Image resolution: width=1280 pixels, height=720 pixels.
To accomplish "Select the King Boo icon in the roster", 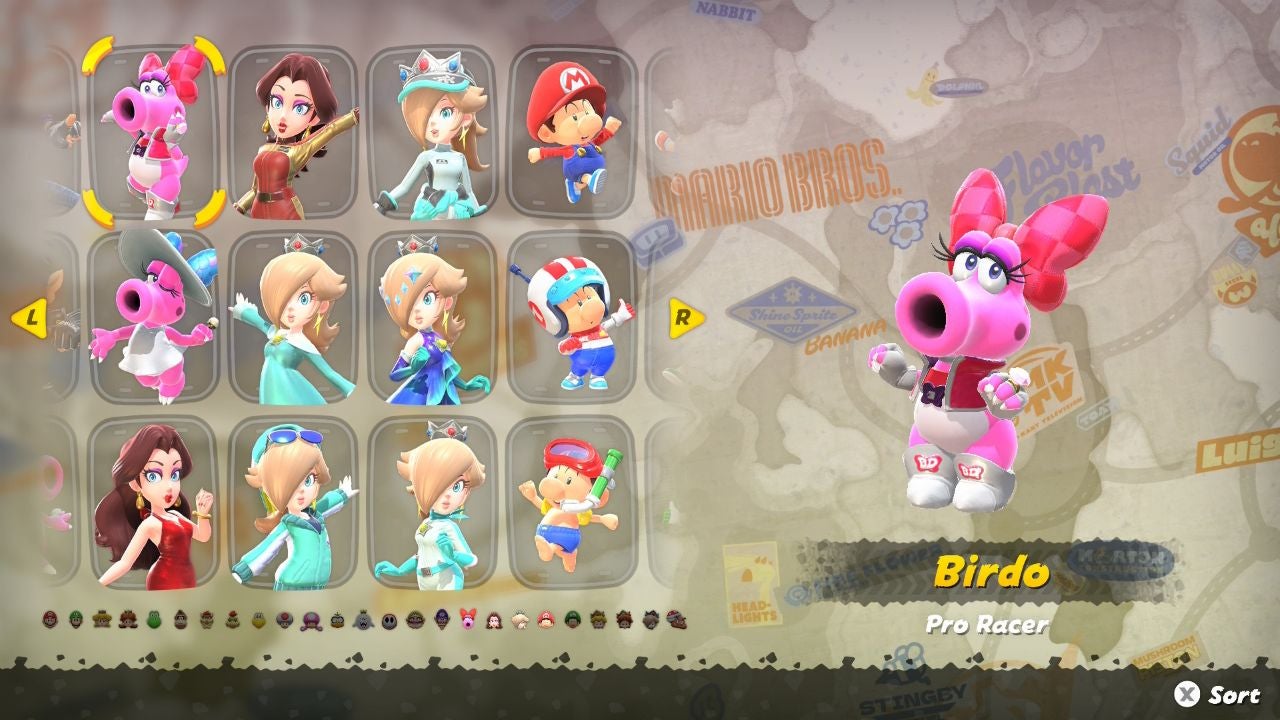I will 363,620.
